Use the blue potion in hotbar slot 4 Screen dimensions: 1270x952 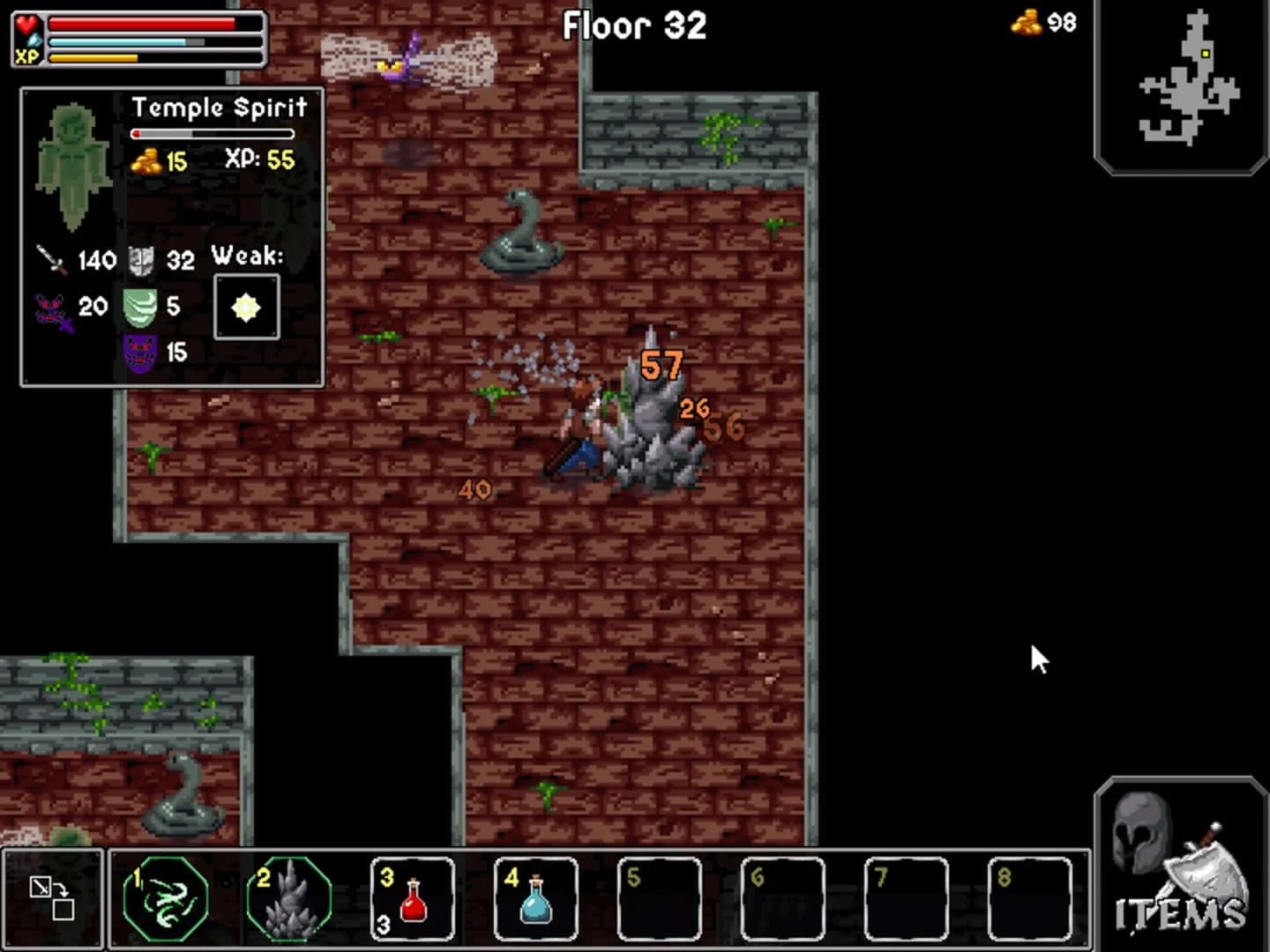(536, 899)
